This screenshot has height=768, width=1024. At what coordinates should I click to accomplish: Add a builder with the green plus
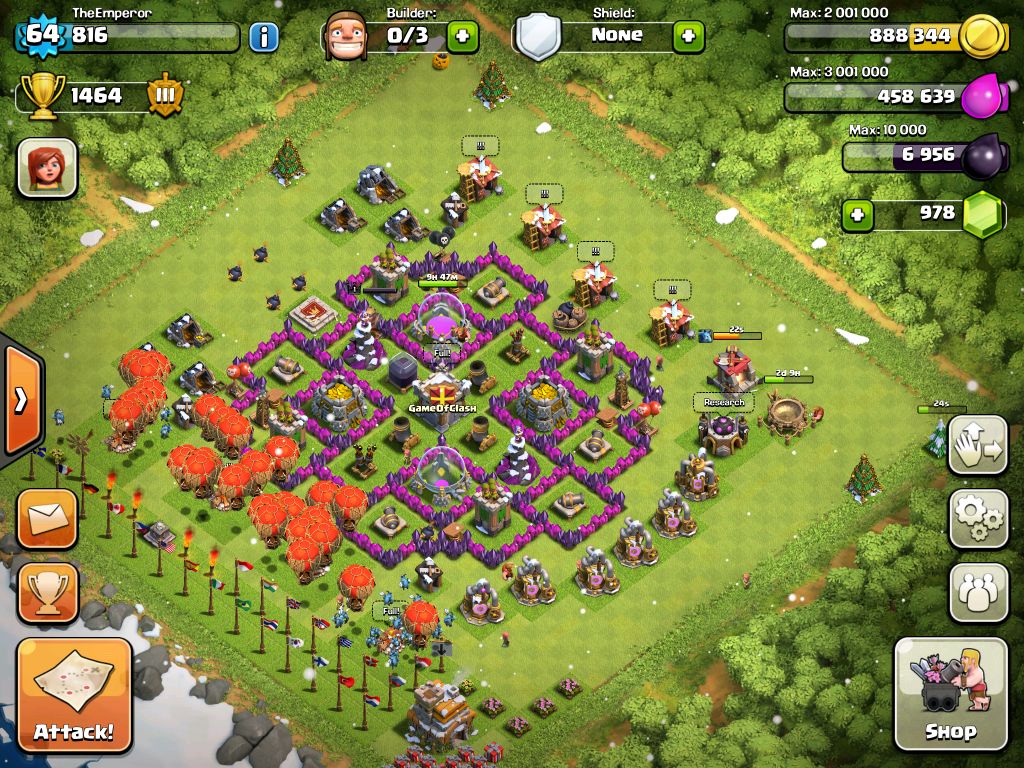click(462, 37)
